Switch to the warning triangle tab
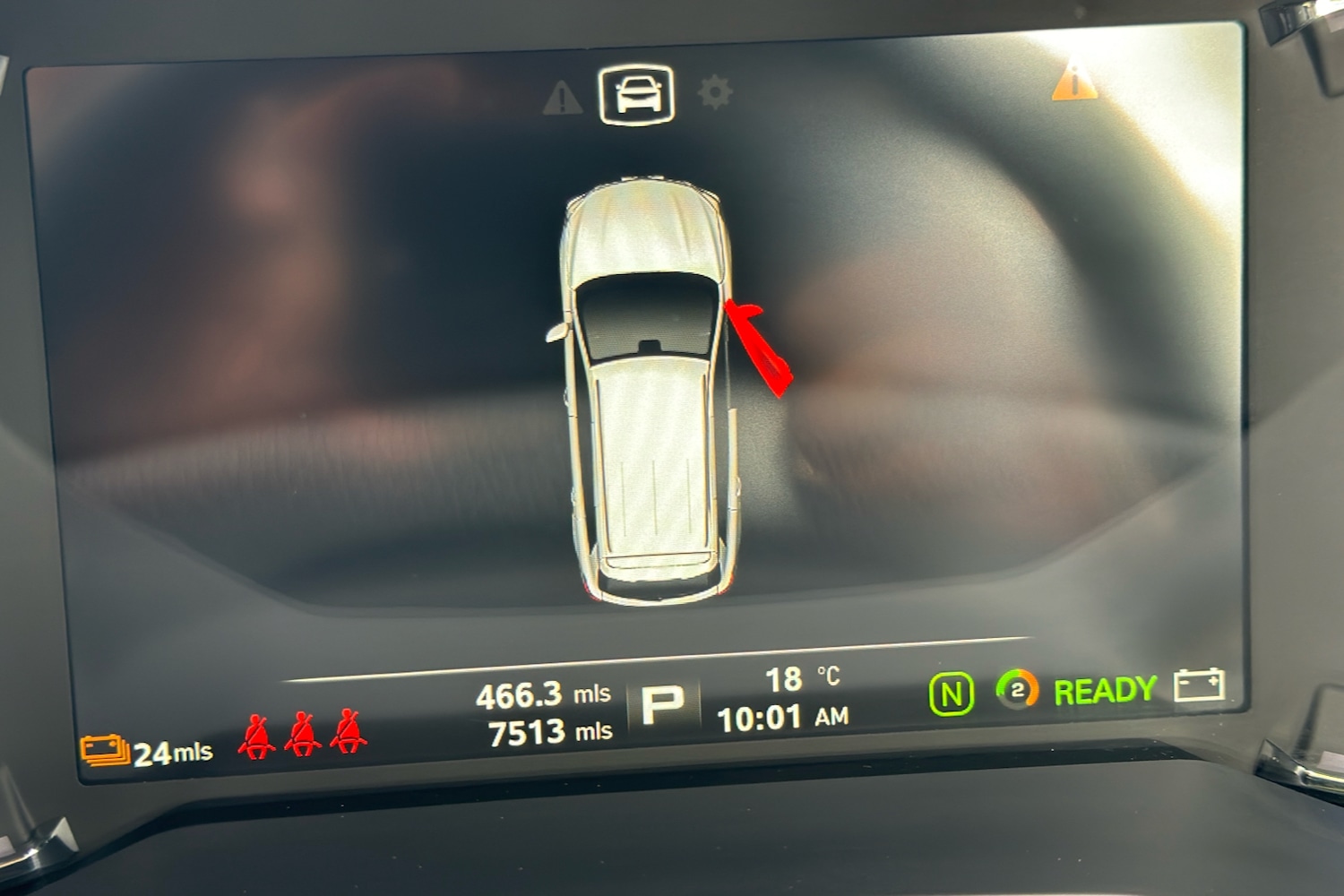1344x896 pixels. [x=562, y=98]
